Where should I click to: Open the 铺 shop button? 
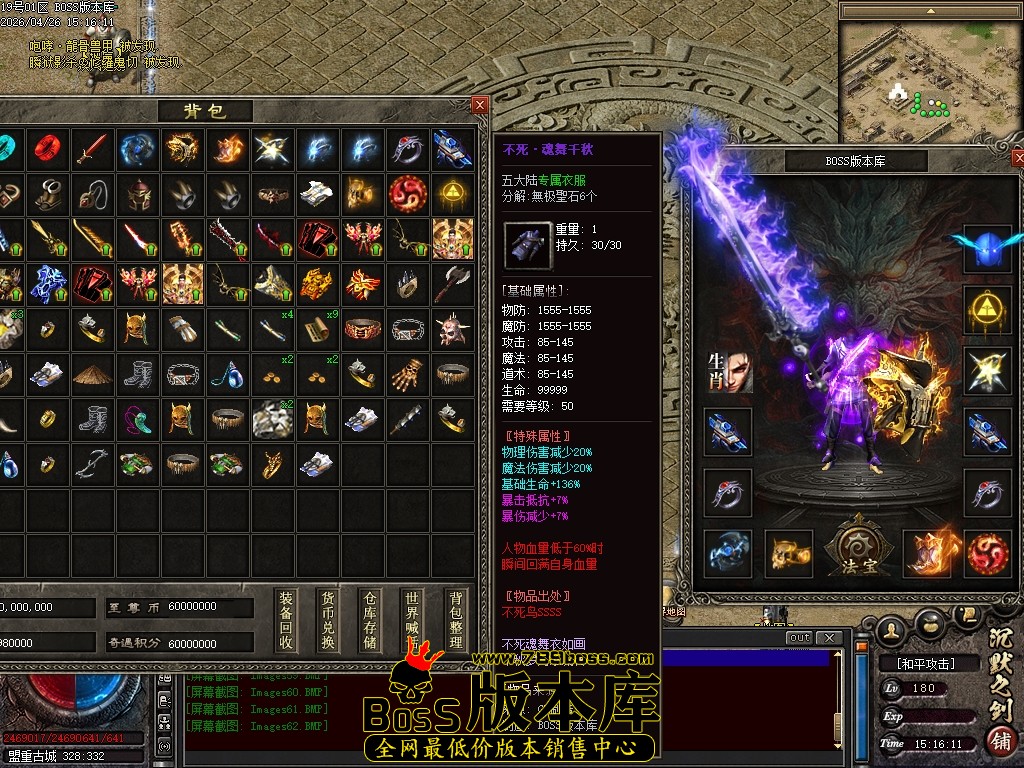[999, 741]
